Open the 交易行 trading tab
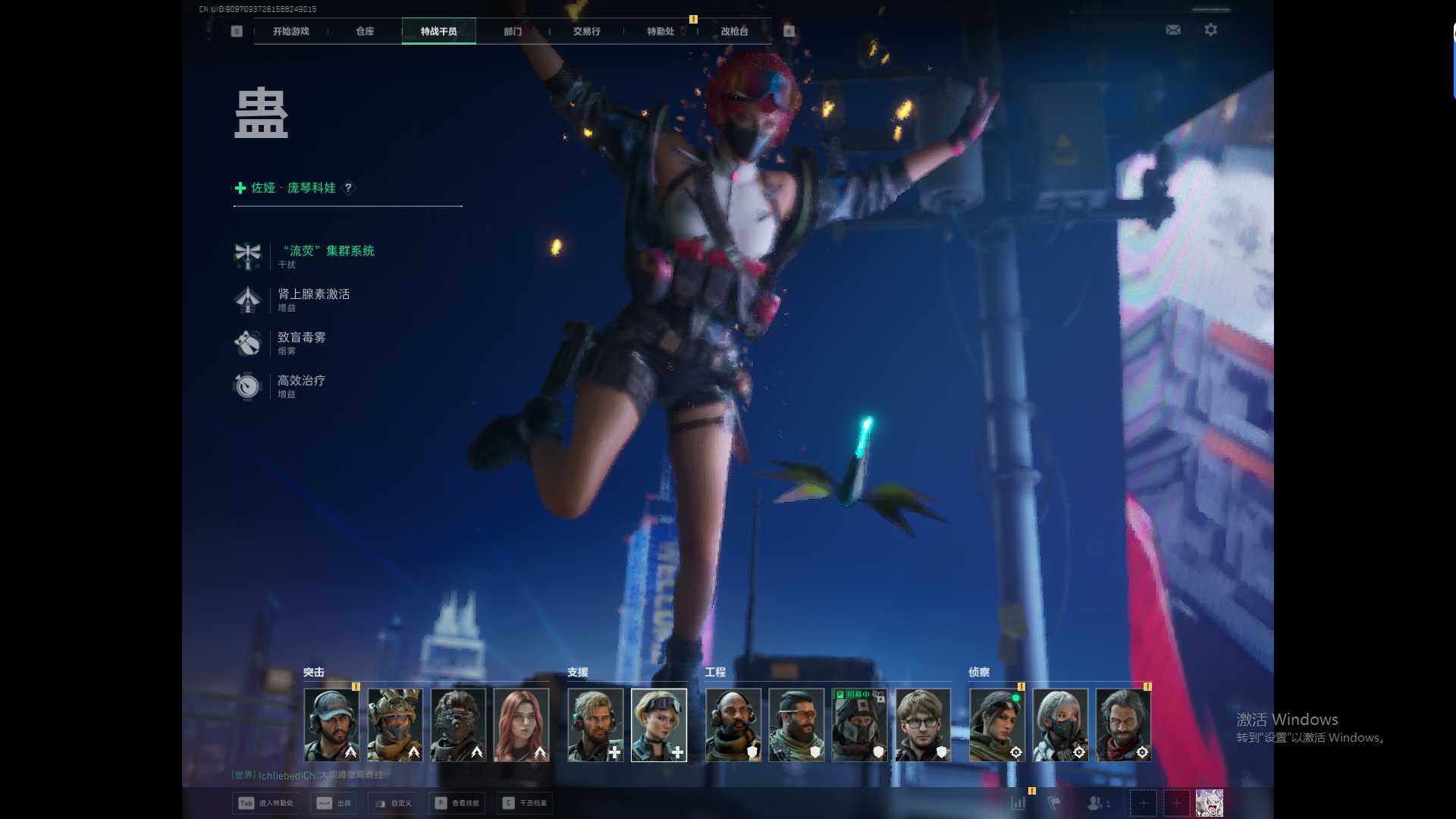1456x819 pixels. [586, 31]
